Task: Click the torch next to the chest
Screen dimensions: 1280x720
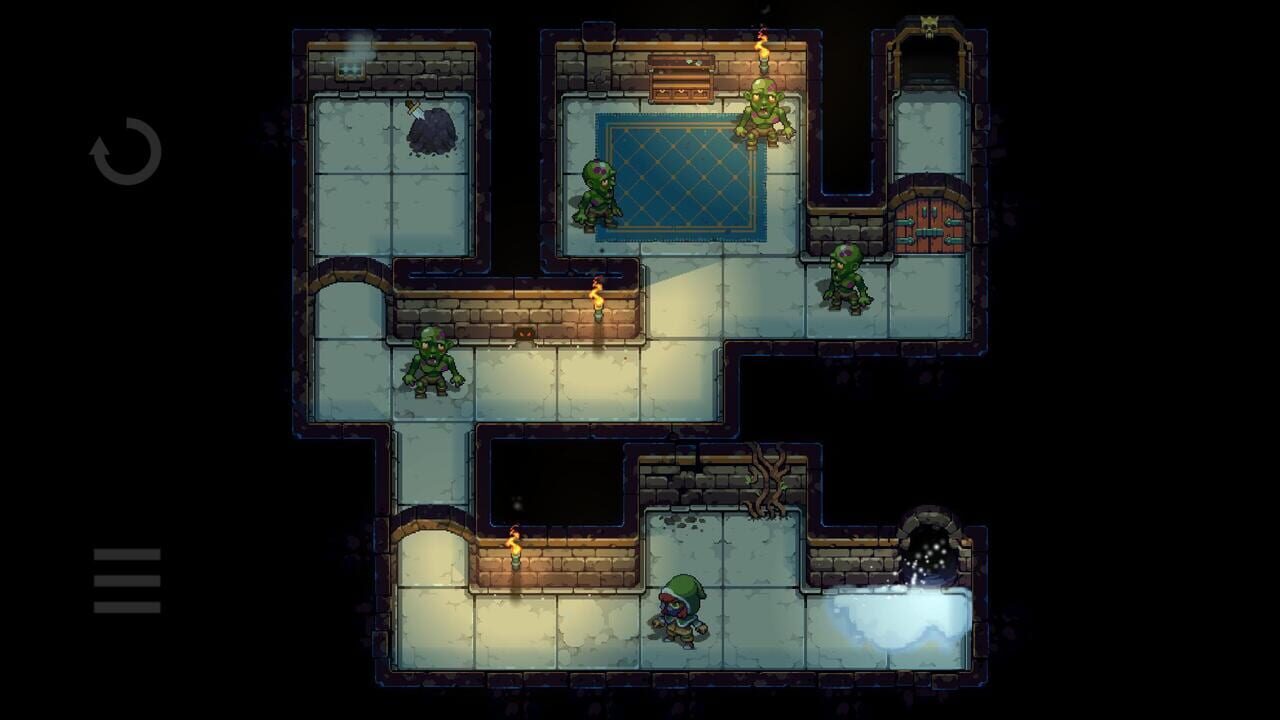Action: click(x=765, y=55)
